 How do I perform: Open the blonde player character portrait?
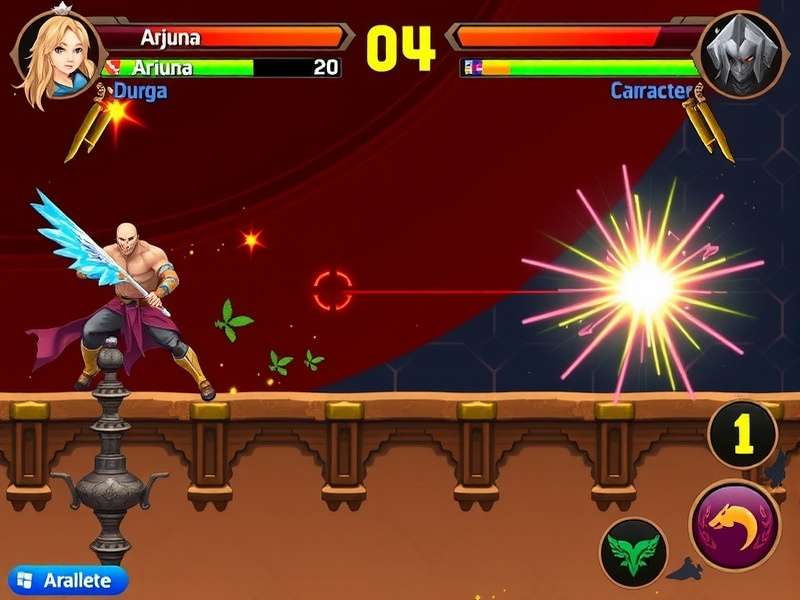pos(55,54)
